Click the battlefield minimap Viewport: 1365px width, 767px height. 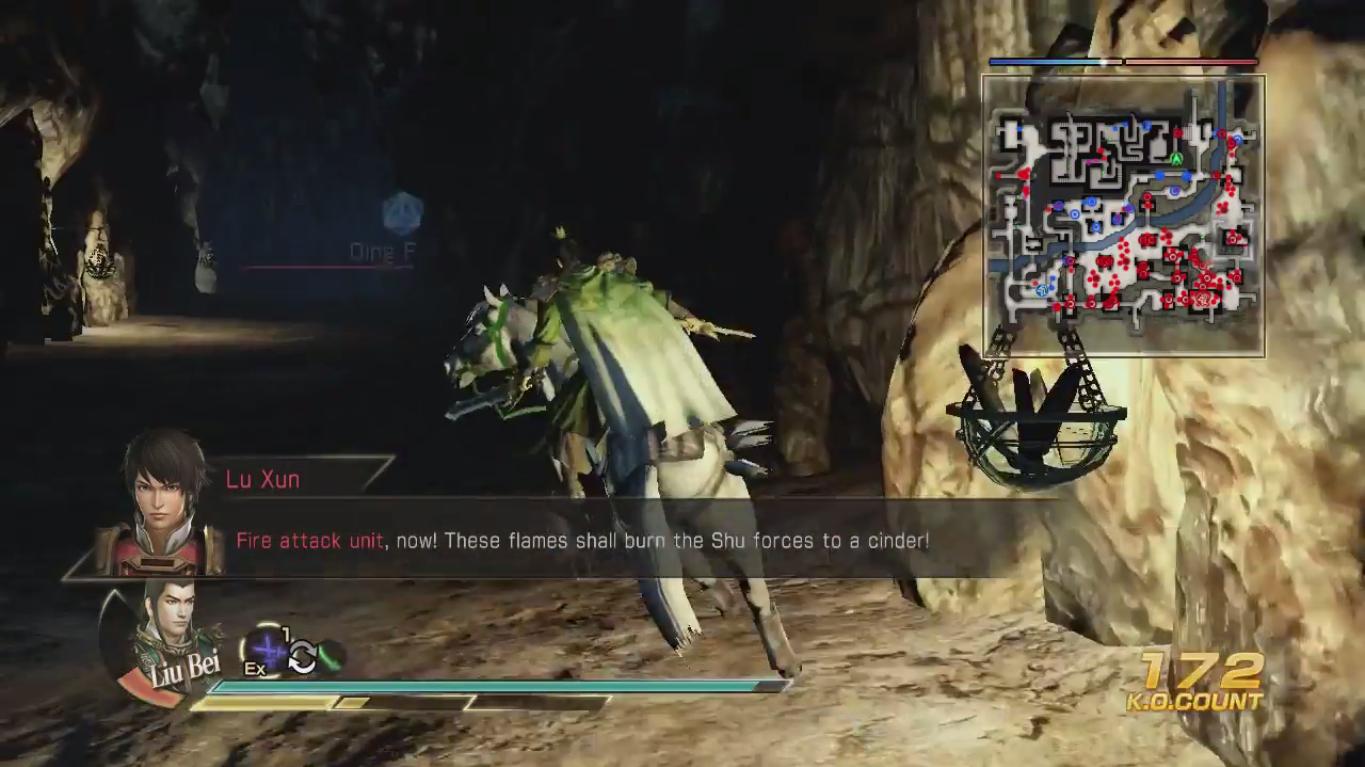pos(1123,215)
